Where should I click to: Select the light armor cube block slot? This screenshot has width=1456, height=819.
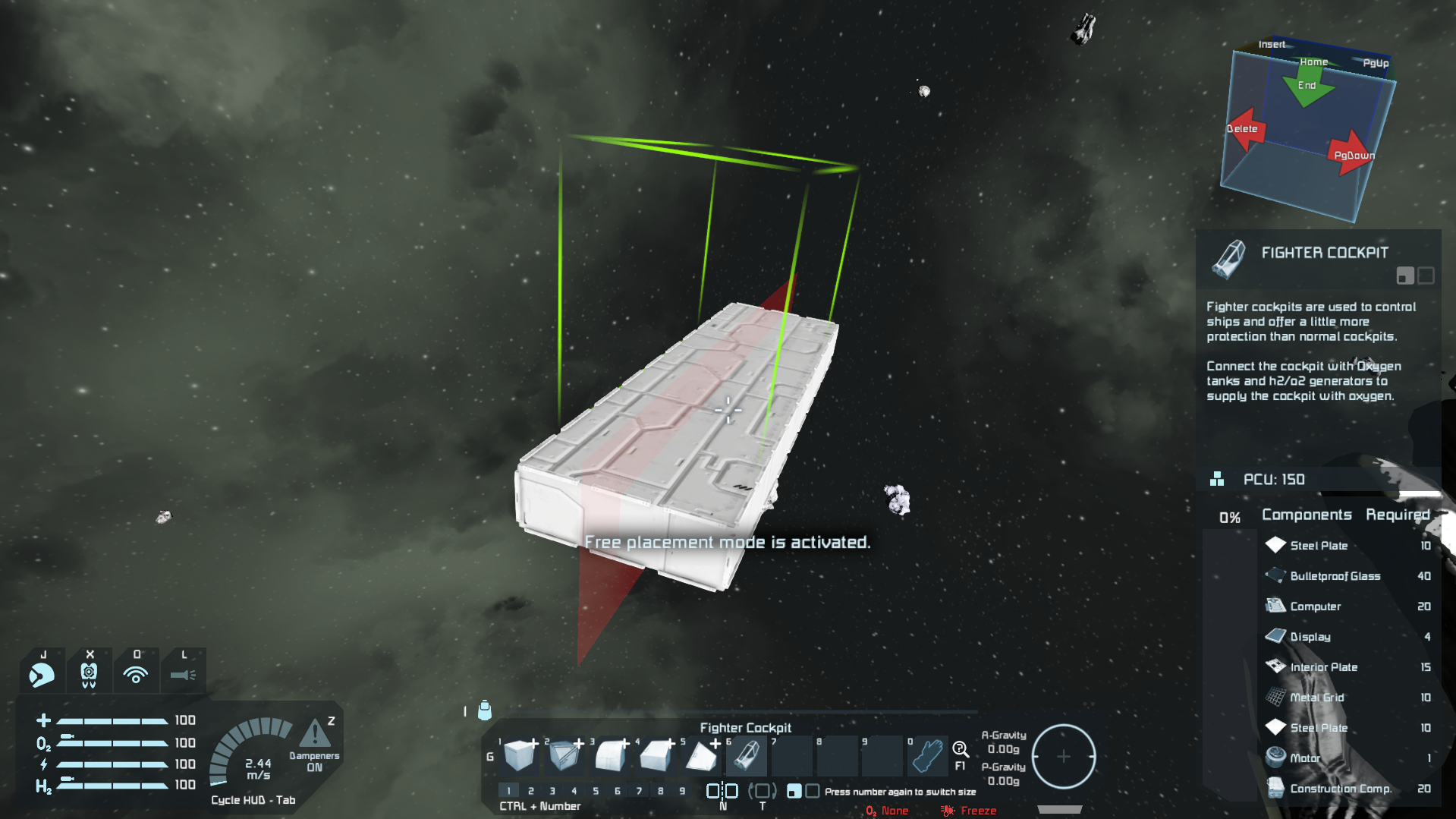pos(519,756)
